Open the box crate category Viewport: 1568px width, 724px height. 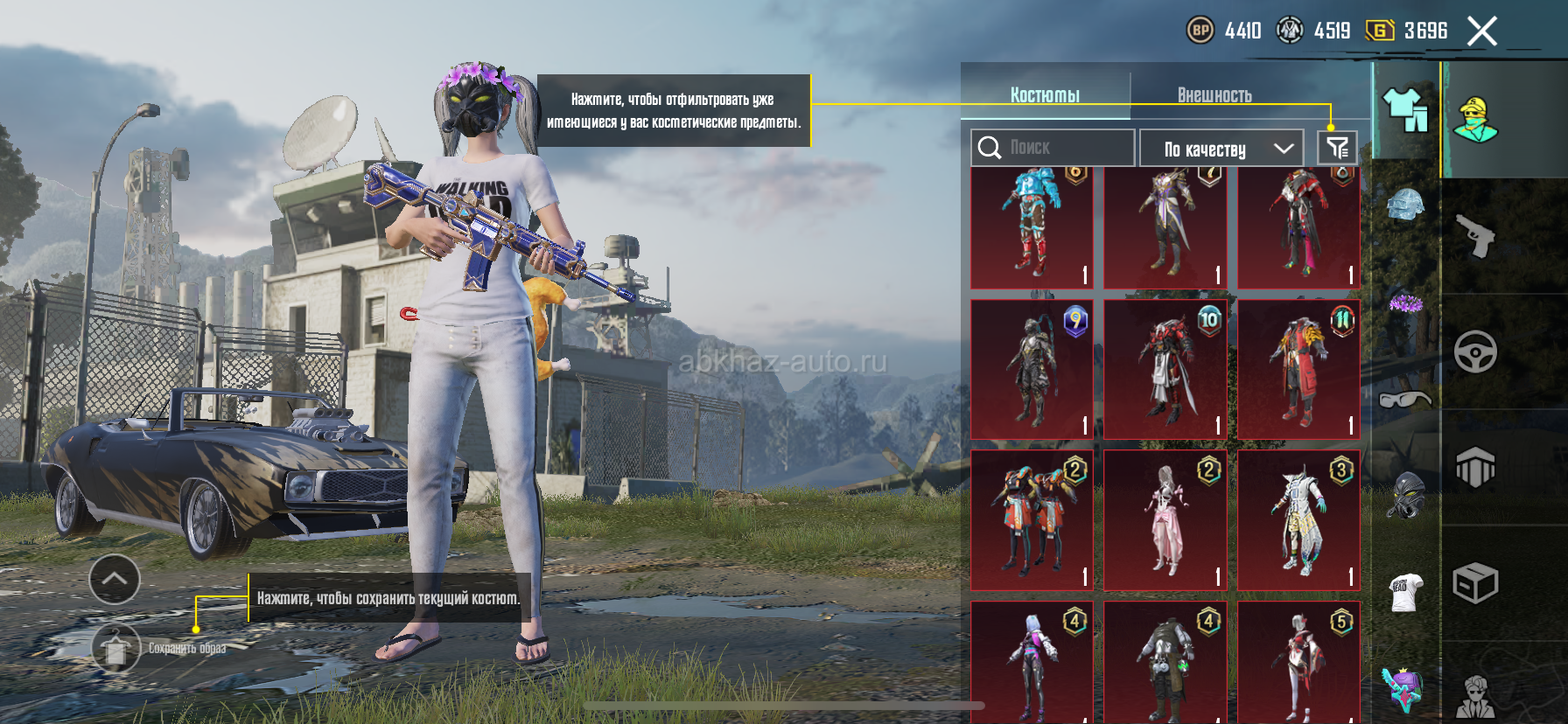pos(1475,583)
